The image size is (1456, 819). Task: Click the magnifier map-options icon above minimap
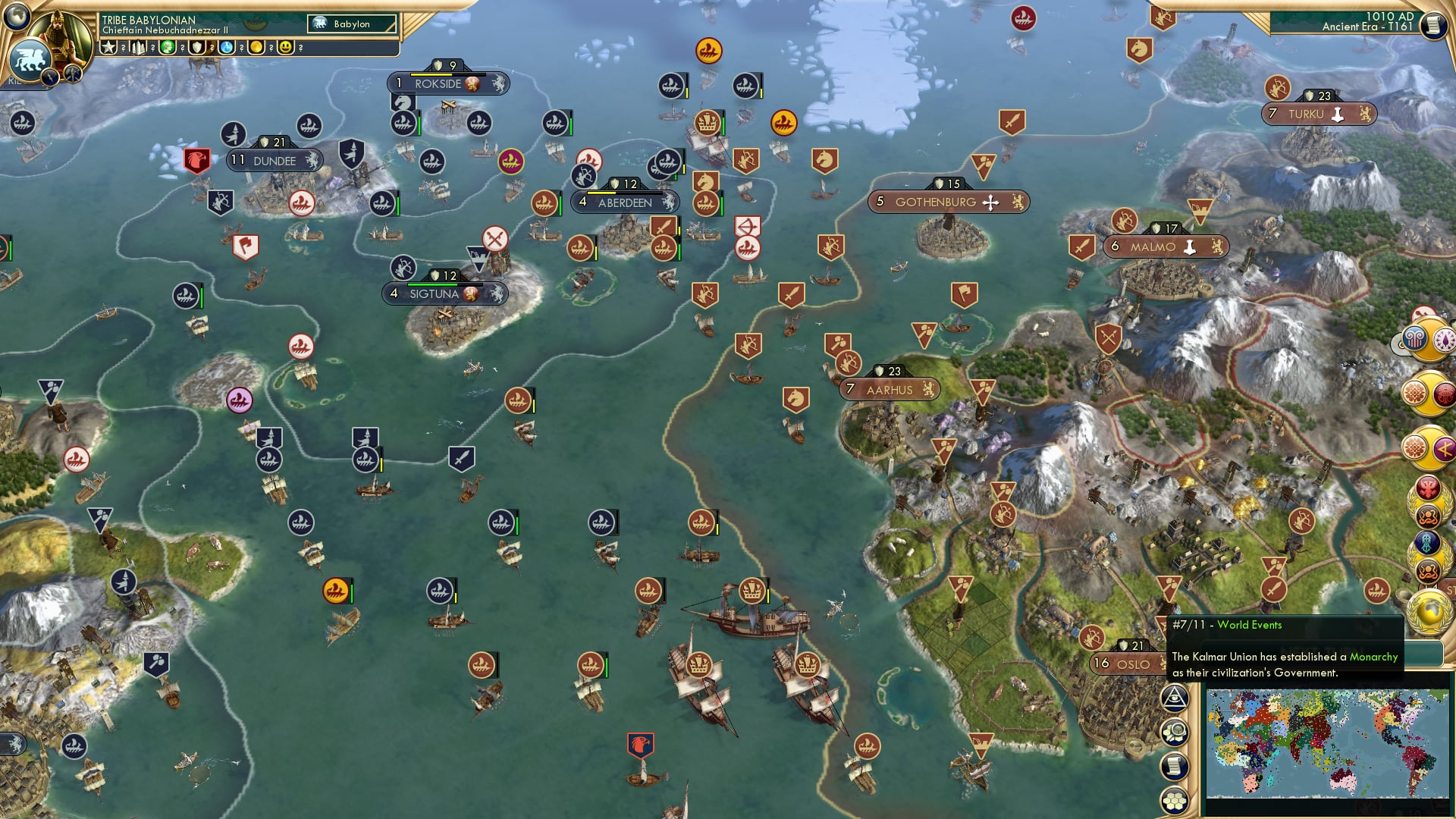click(x=1175, y=730)
